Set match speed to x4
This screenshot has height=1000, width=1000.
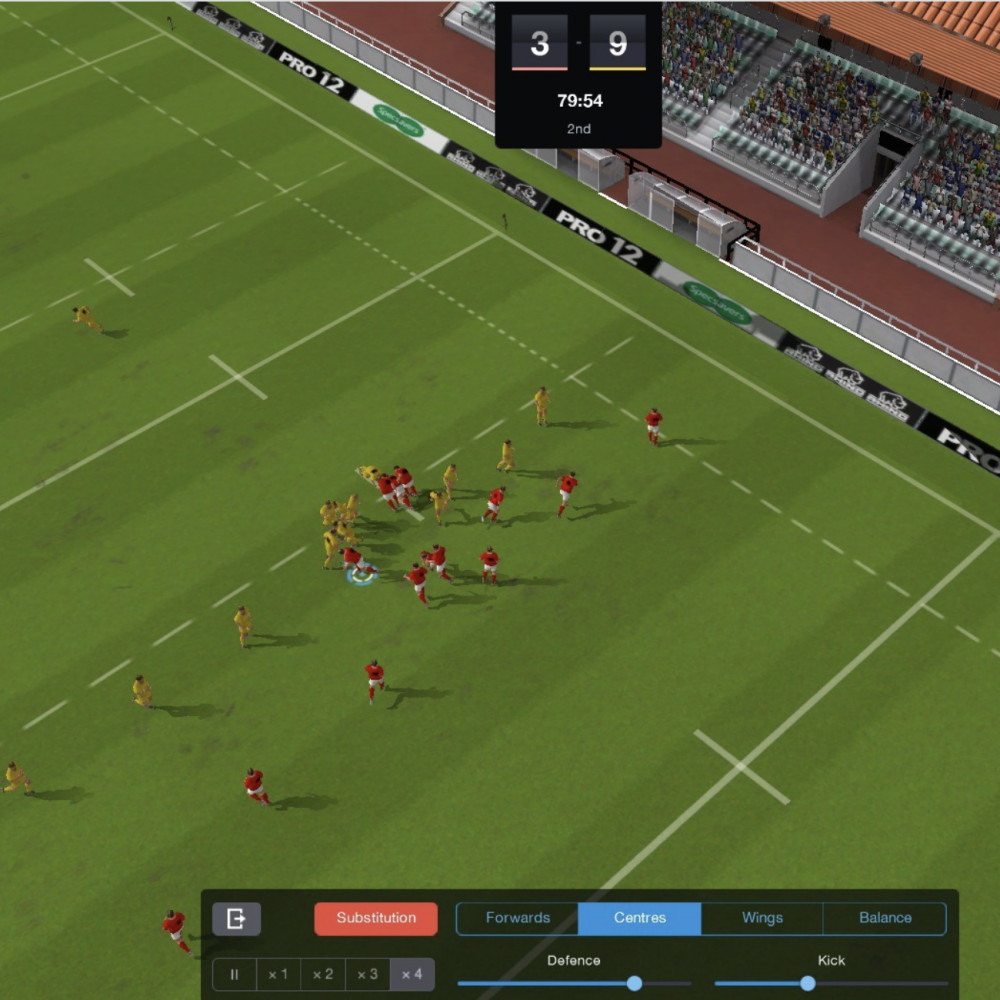click(x=412, y=974)
